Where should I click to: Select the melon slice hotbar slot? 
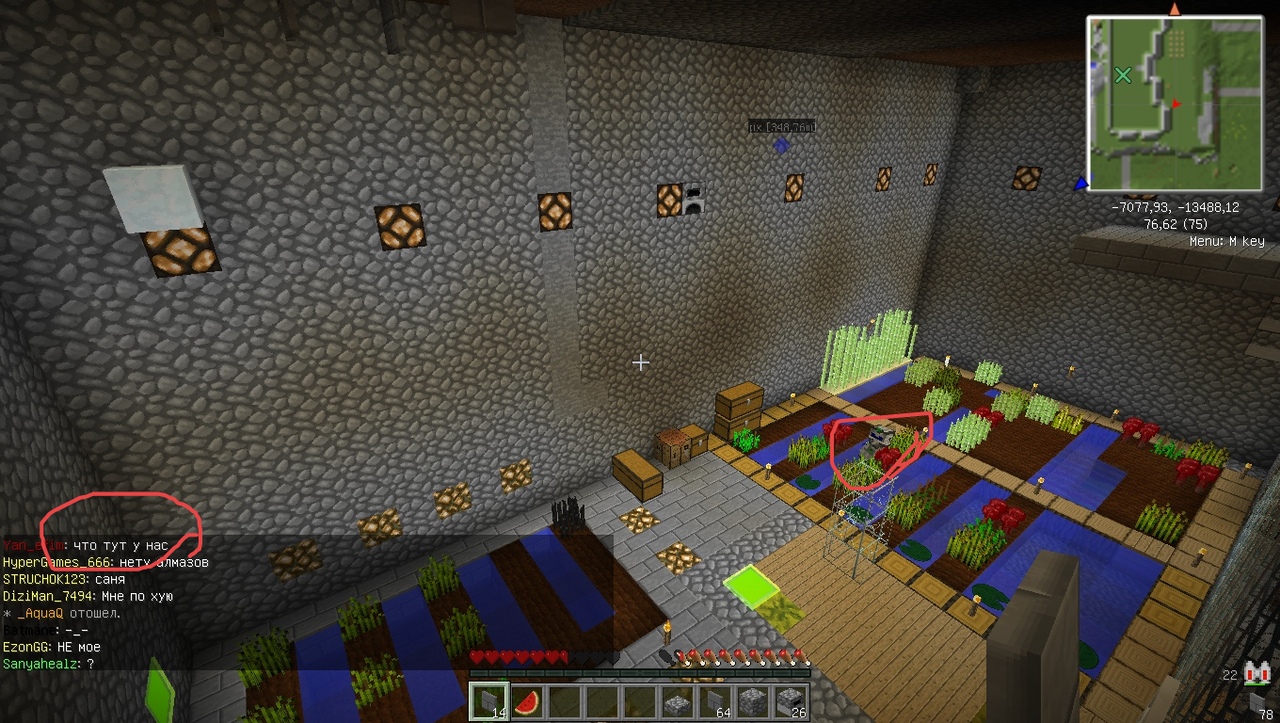pos(527,701)
